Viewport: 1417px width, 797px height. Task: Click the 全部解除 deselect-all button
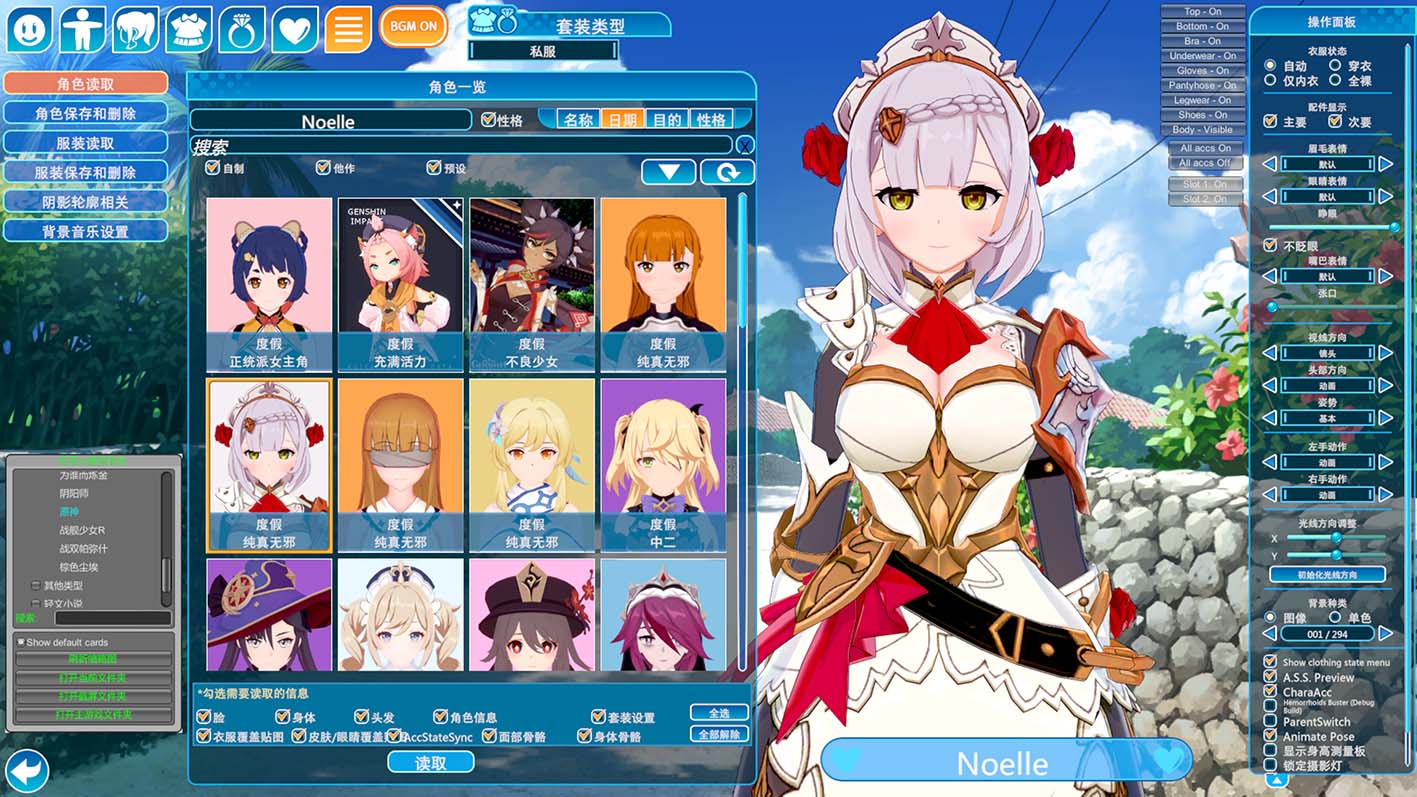click(719, 734)
